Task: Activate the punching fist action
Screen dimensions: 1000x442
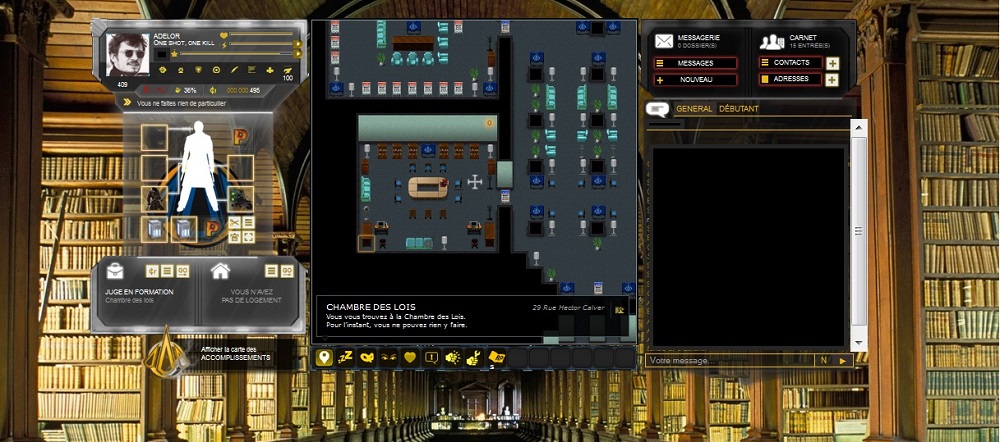Action: (453, 357)
